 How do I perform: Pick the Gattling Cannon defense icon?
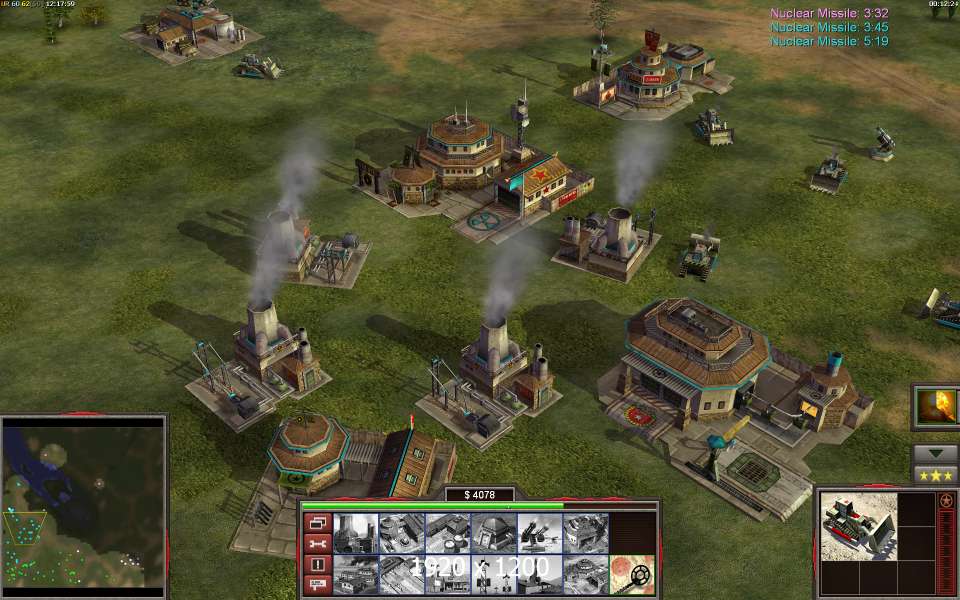539,533
